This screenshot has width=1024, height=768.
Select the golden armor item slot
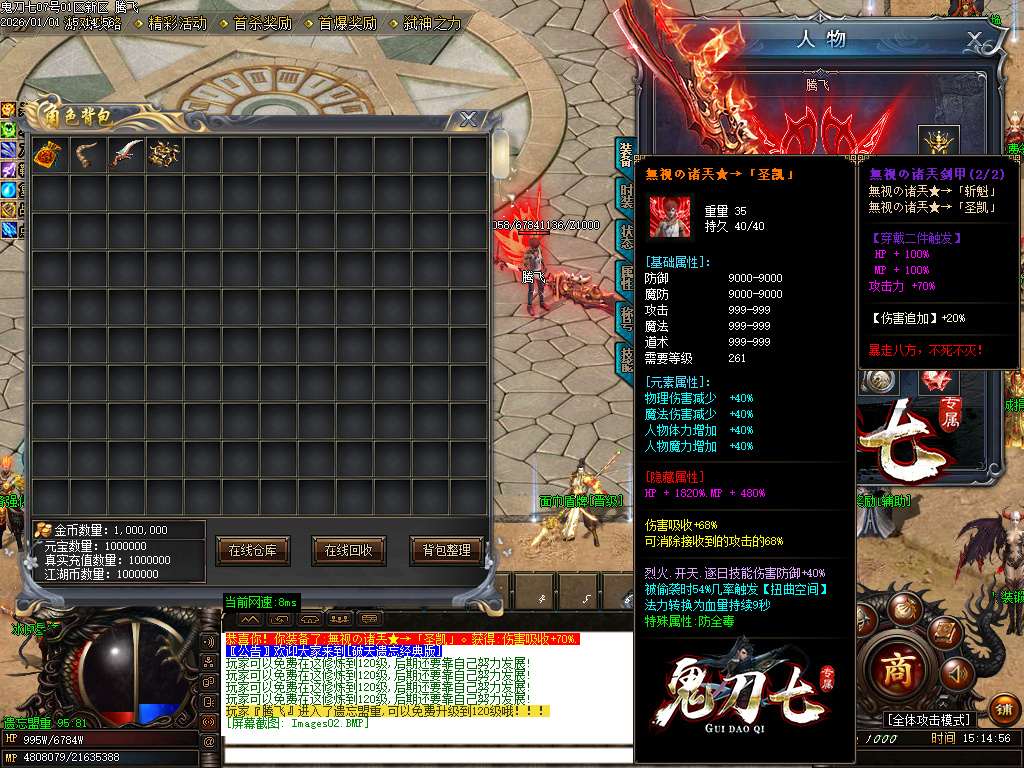163,154
